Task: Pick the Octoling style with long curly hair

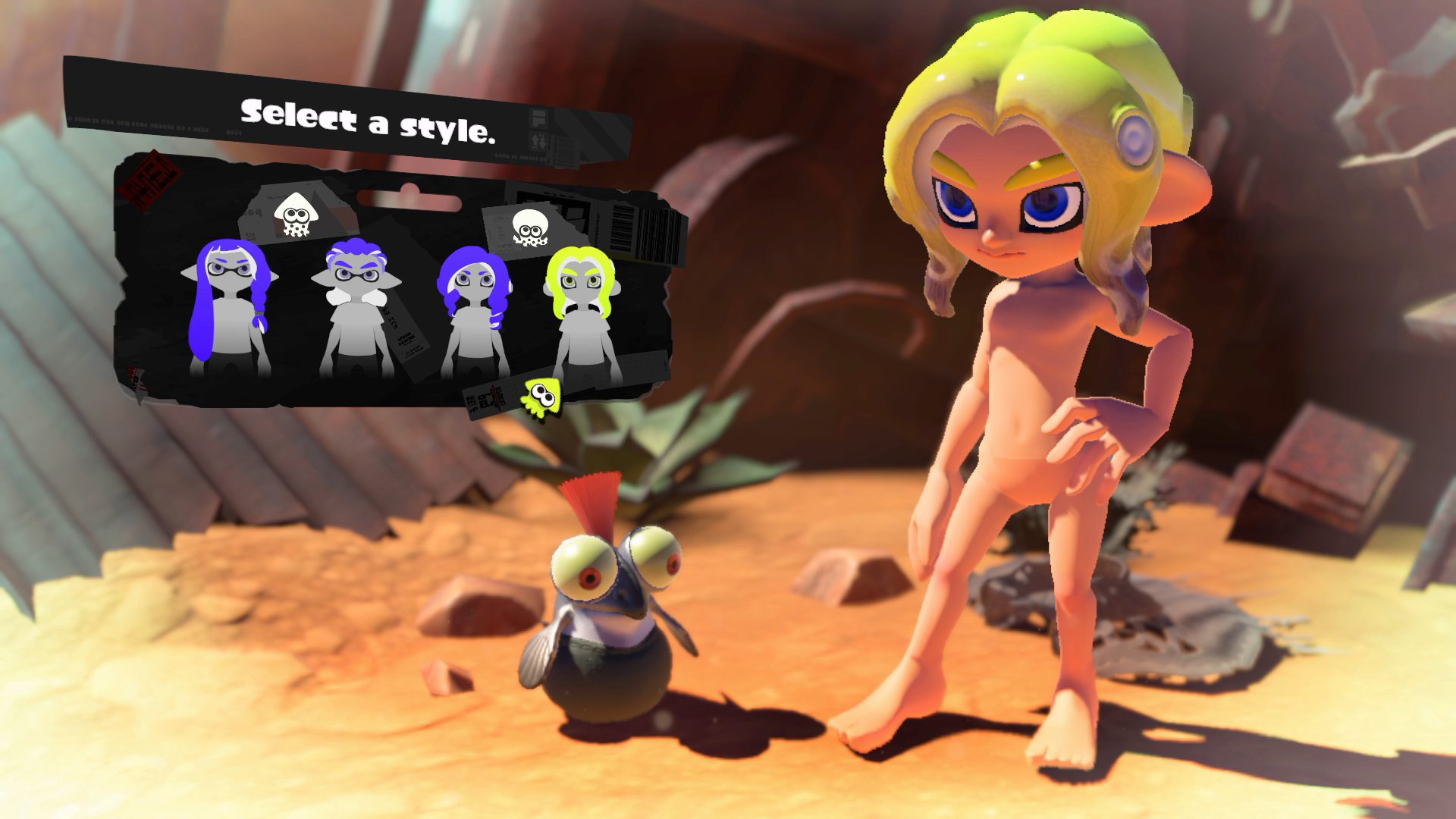Action: 475,311
